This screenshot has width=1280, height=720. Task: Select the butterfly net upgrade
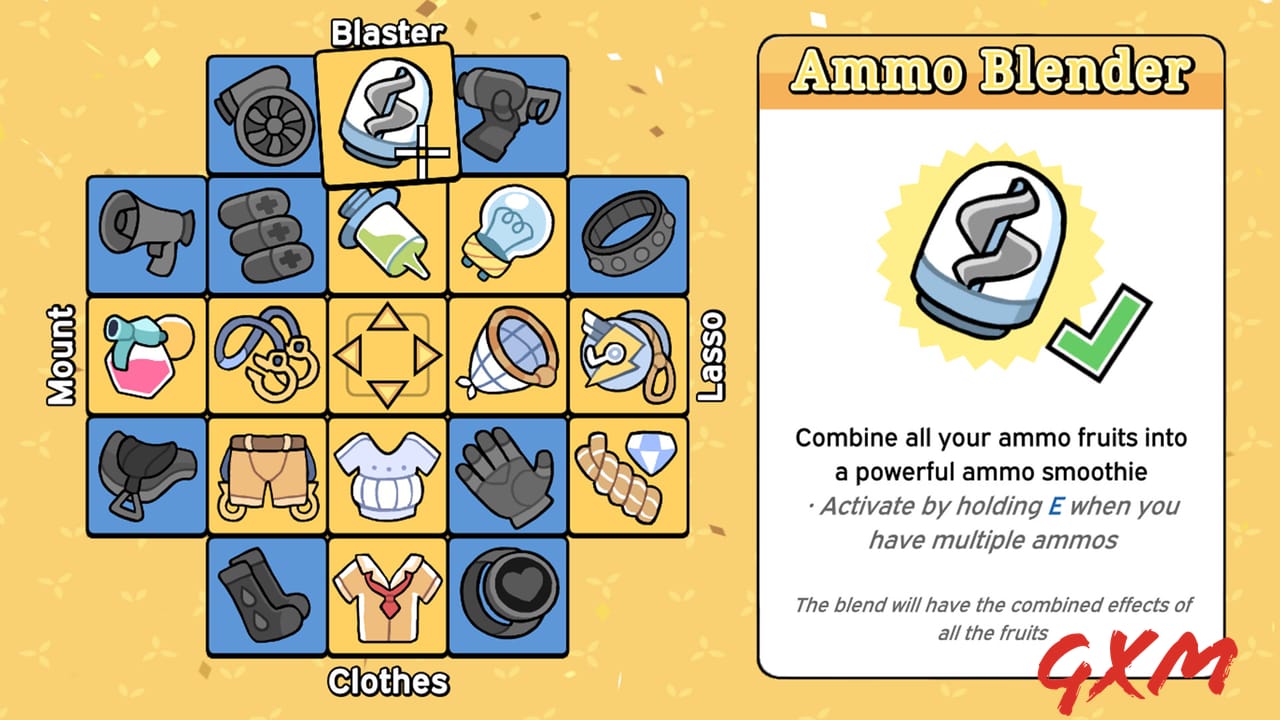tap(508, 355)
